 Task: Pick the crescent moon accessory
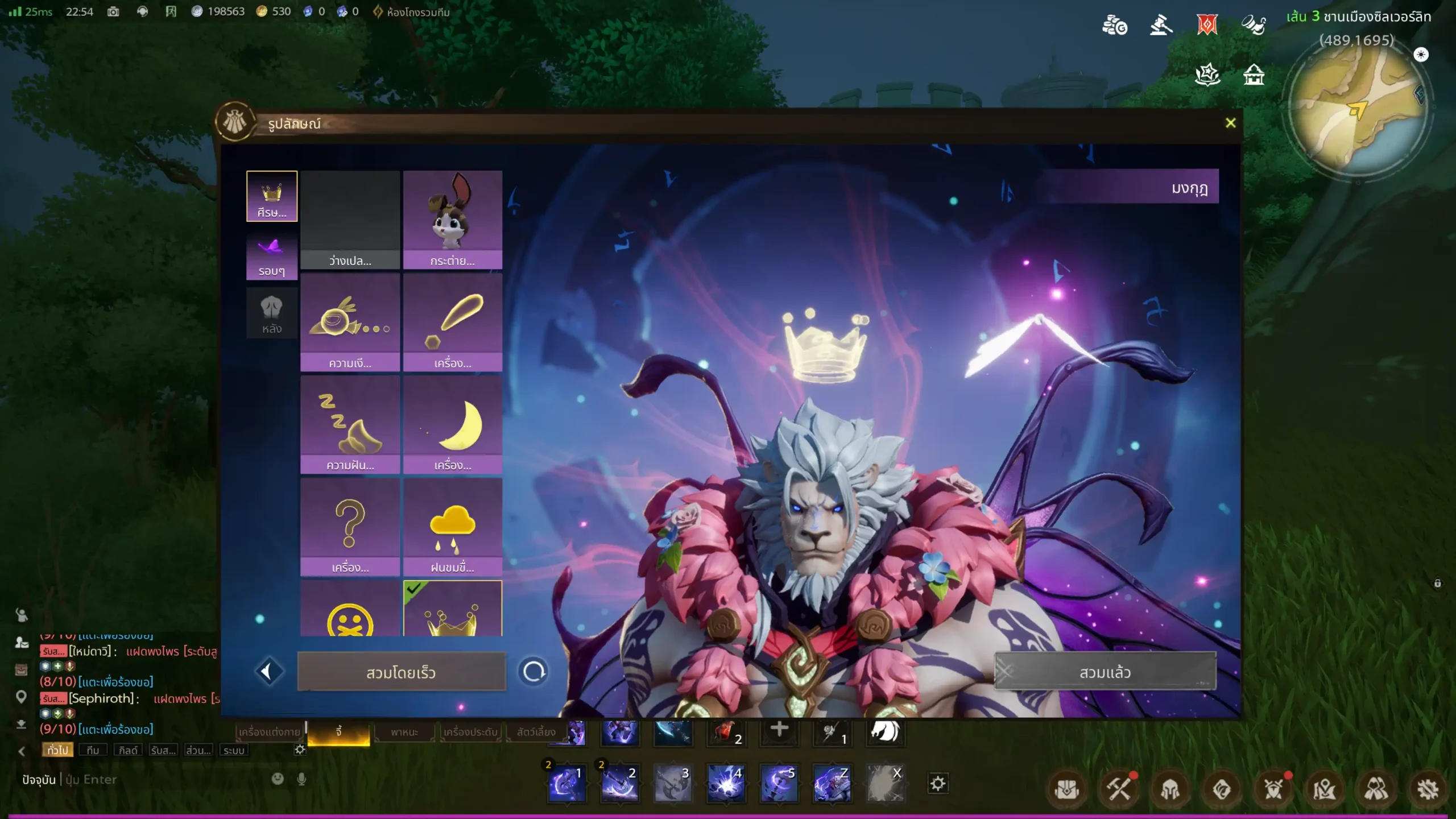click(x=453, y=424)
